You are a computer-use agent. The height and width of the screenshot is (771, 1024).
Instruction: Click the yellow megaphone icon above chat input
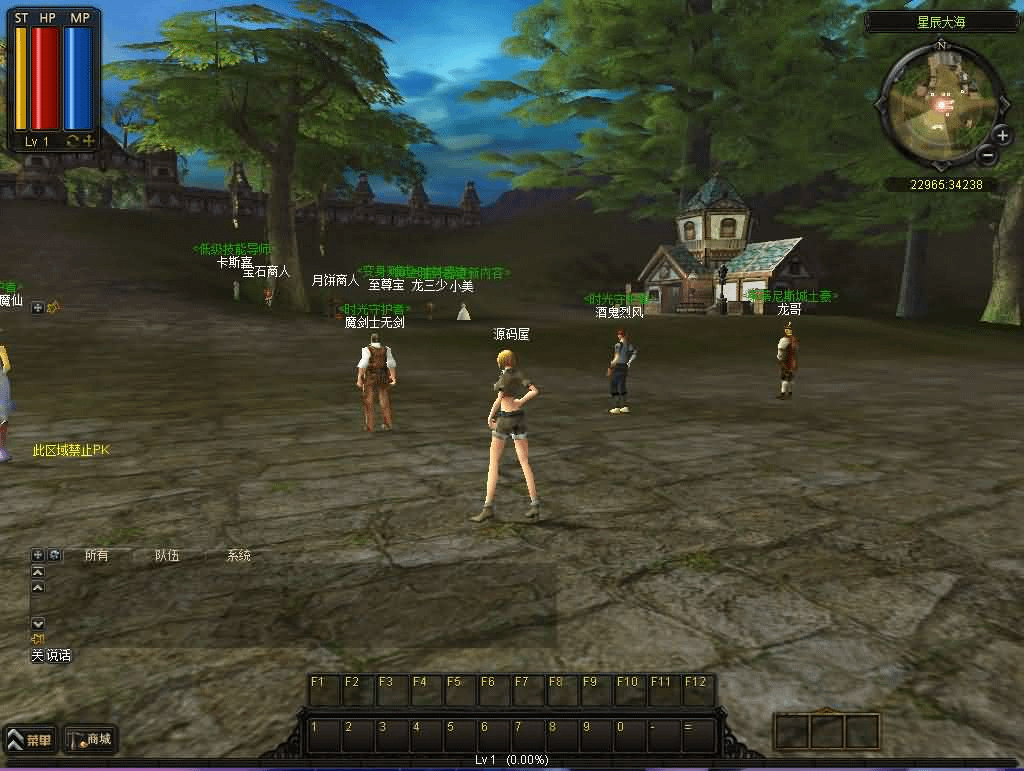[x=38, y=639]
